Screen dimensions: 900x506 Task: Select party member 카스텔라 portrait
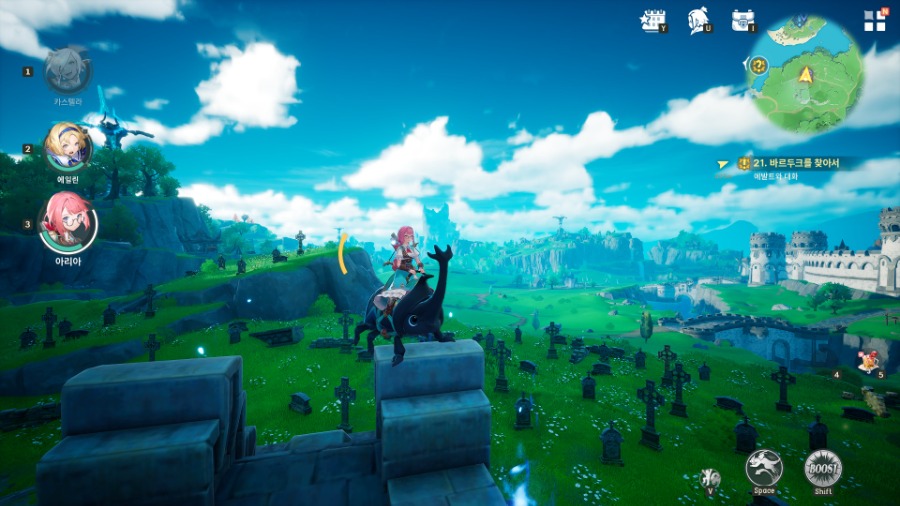coord(68,70)
